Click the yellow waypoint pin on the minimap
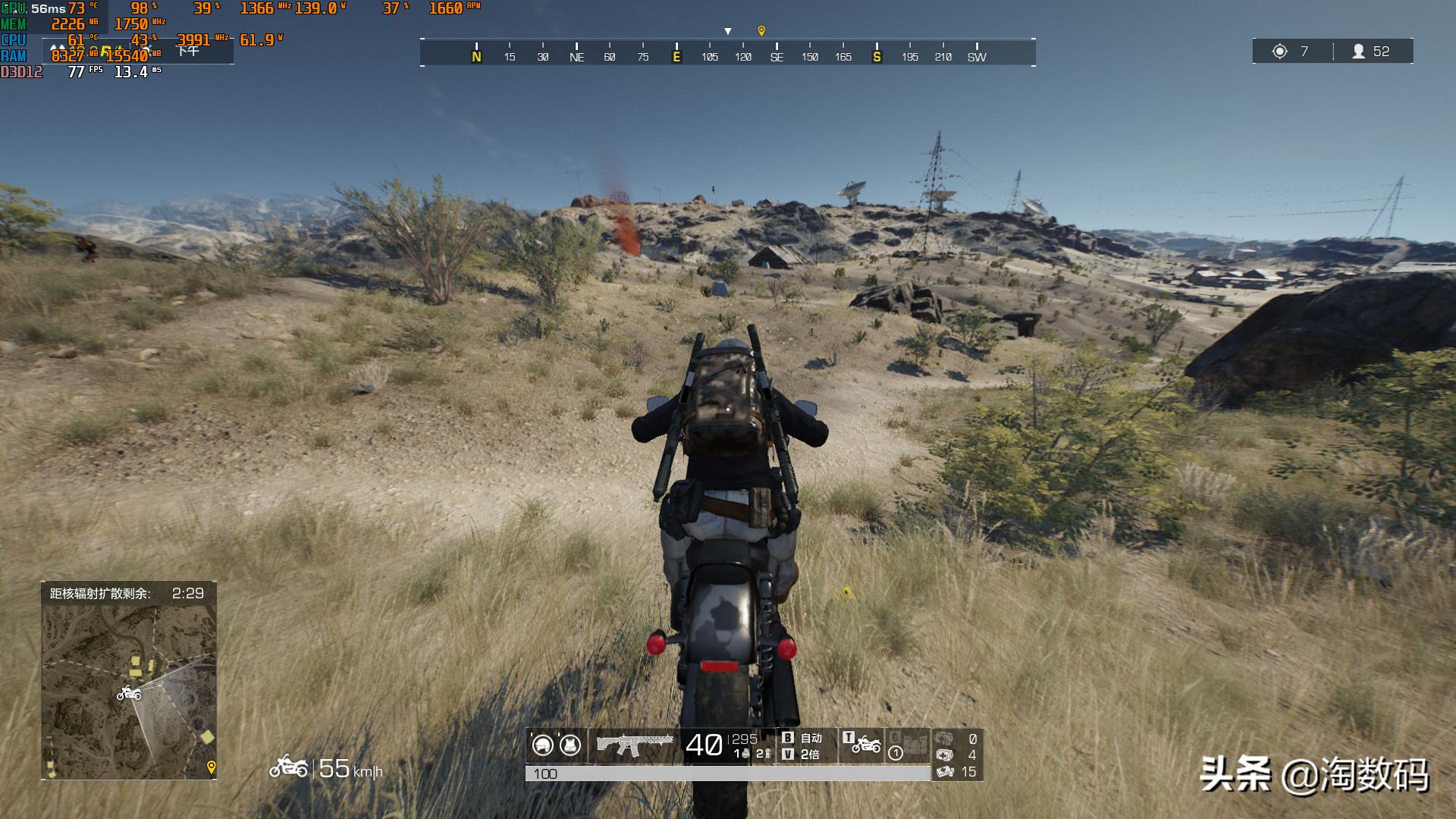The width and height of the screenshot is (1456, 819). pos(212,767)
